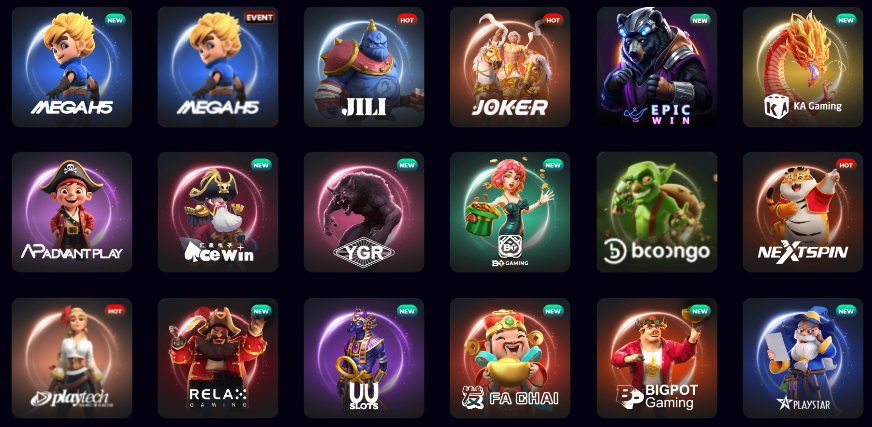The width and height of the screenshot is (872, 427).
Task: Select the FA CHAI fortune god tile
Action: click(510, 358)
